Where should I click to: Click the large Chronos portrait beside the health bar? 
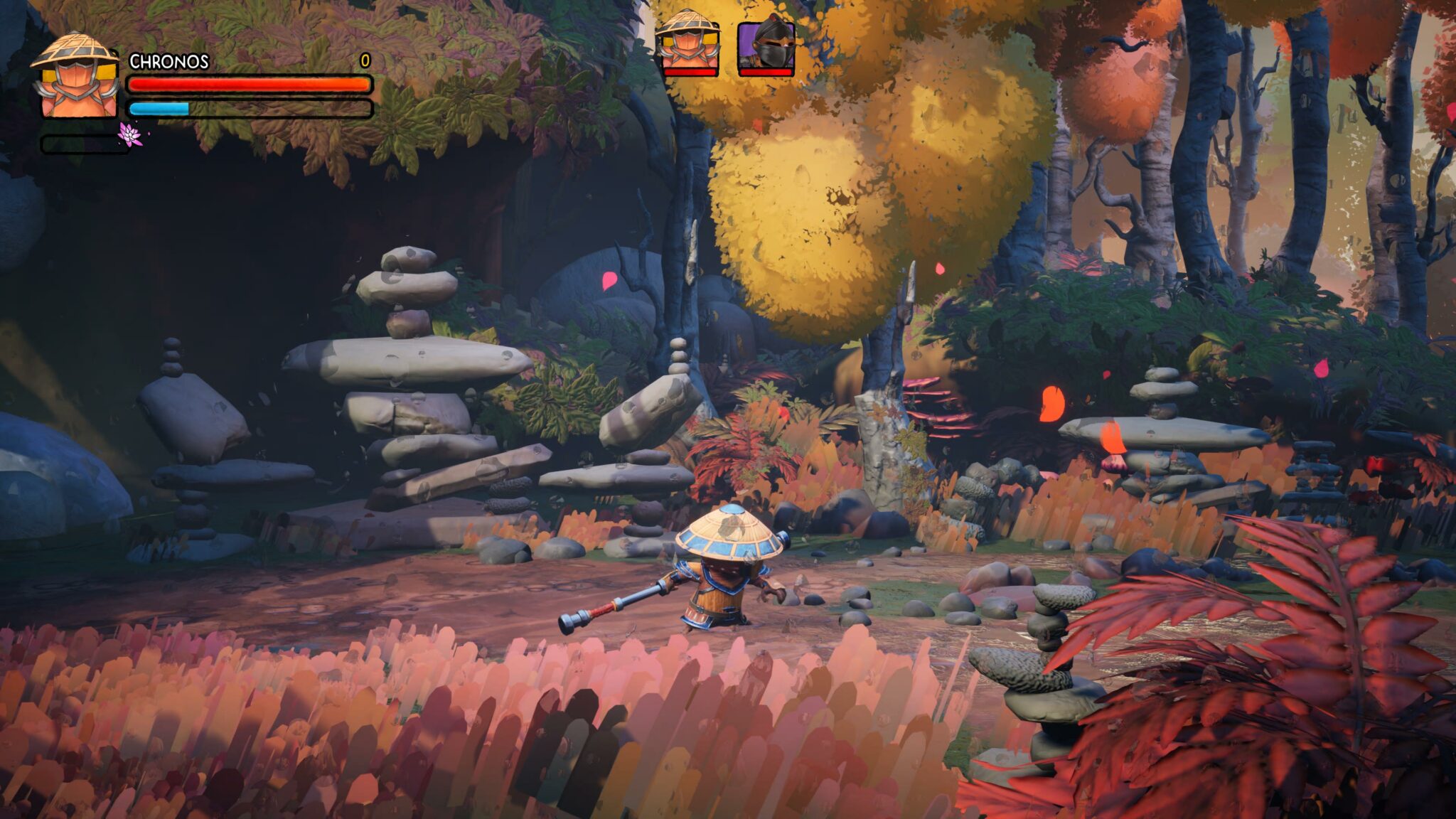[x=75, y=77]
